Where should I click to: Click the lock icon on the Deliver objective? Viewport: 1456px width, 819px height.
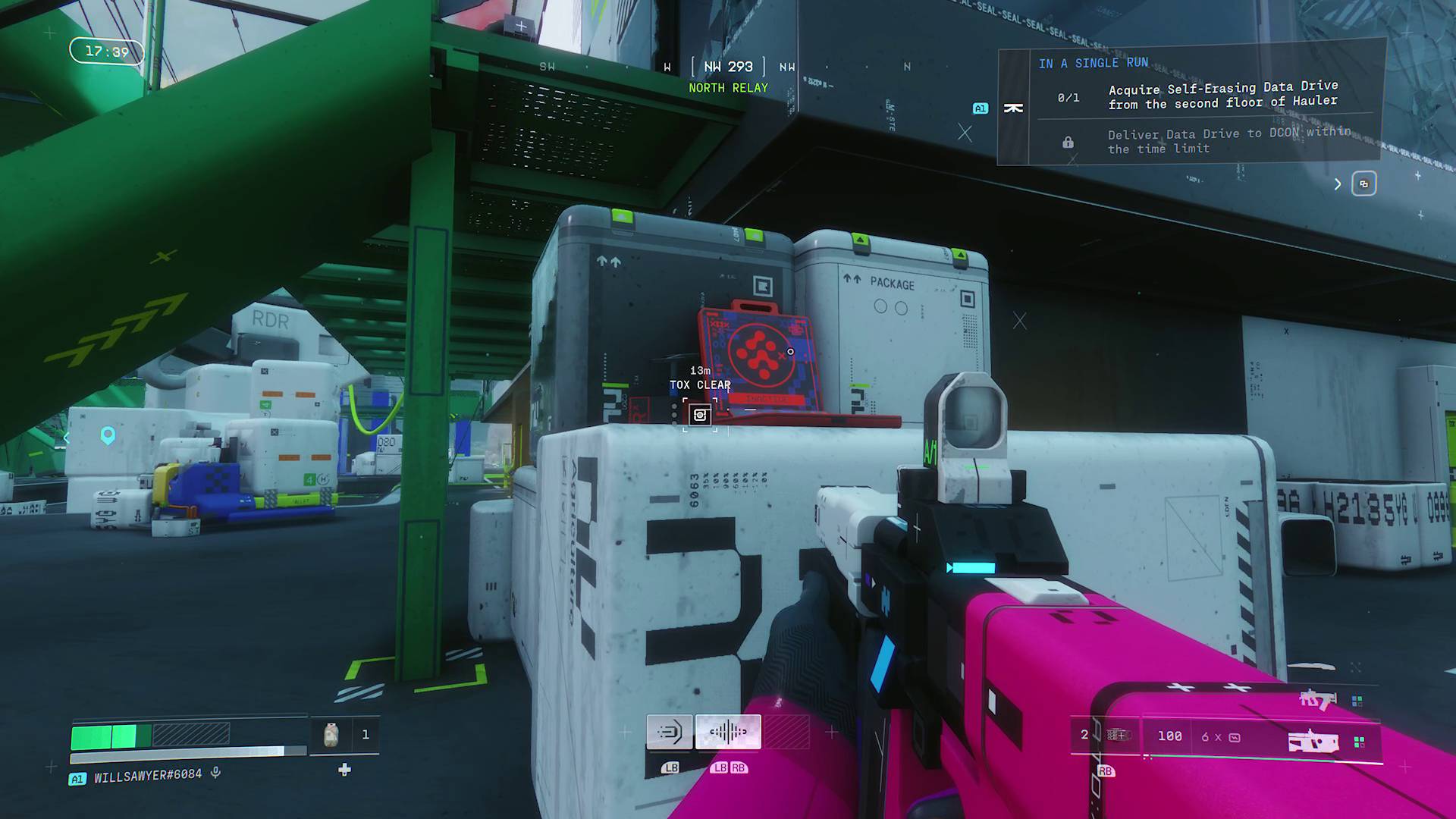[1068, 142]
